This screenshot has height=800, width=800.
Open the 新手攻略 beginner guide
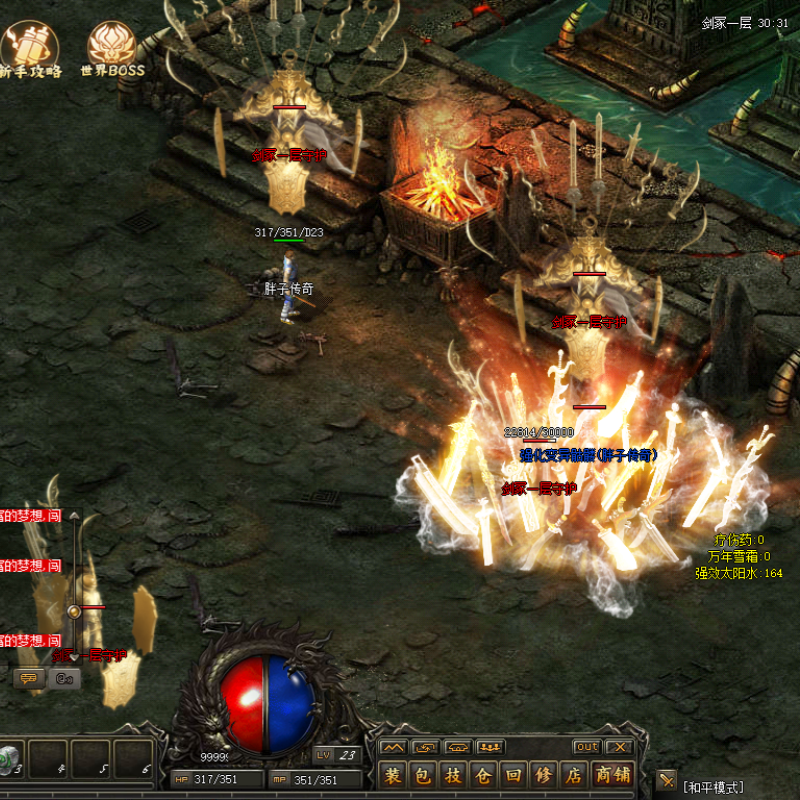point(29,49)
